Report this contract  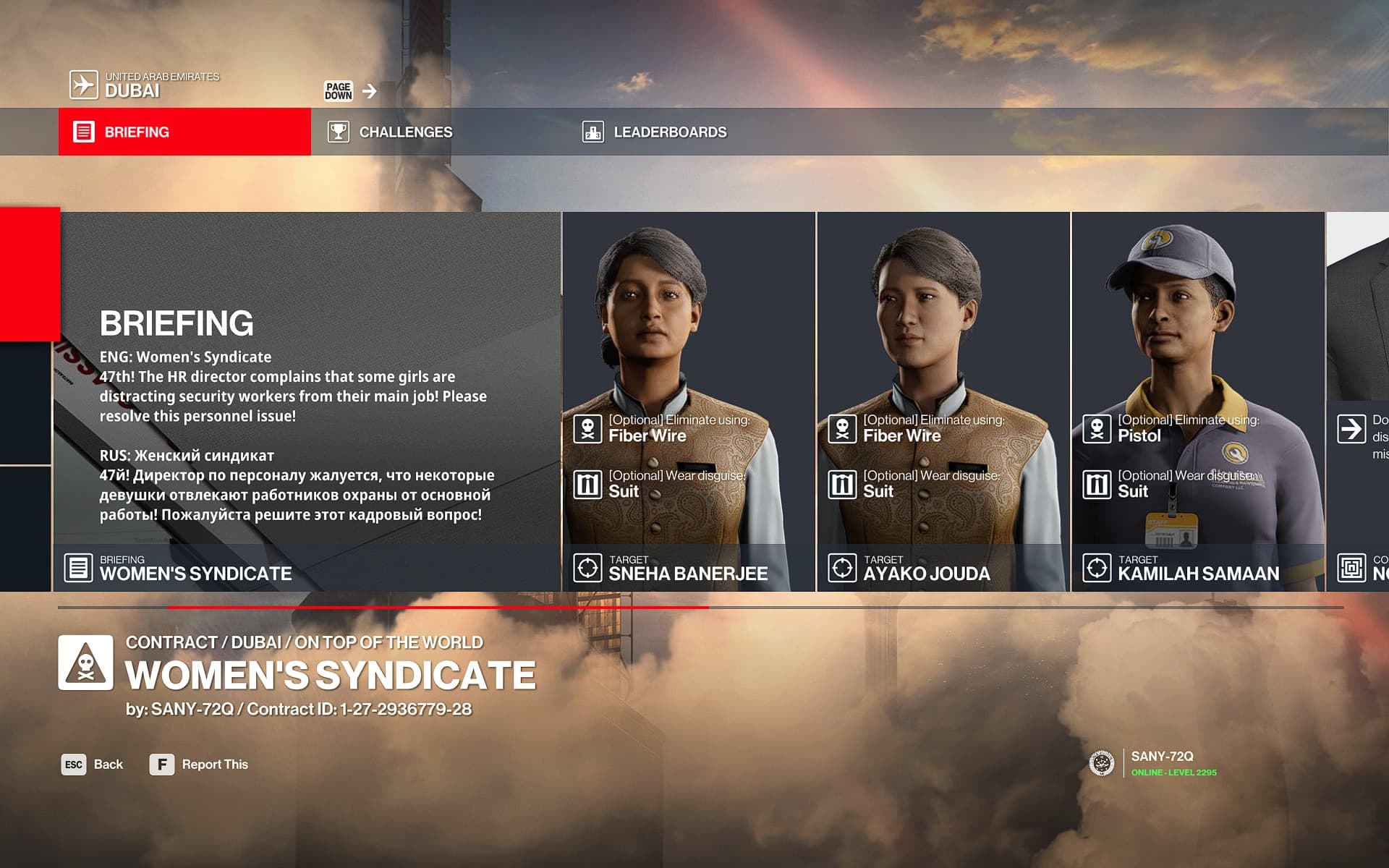(199, 765)
